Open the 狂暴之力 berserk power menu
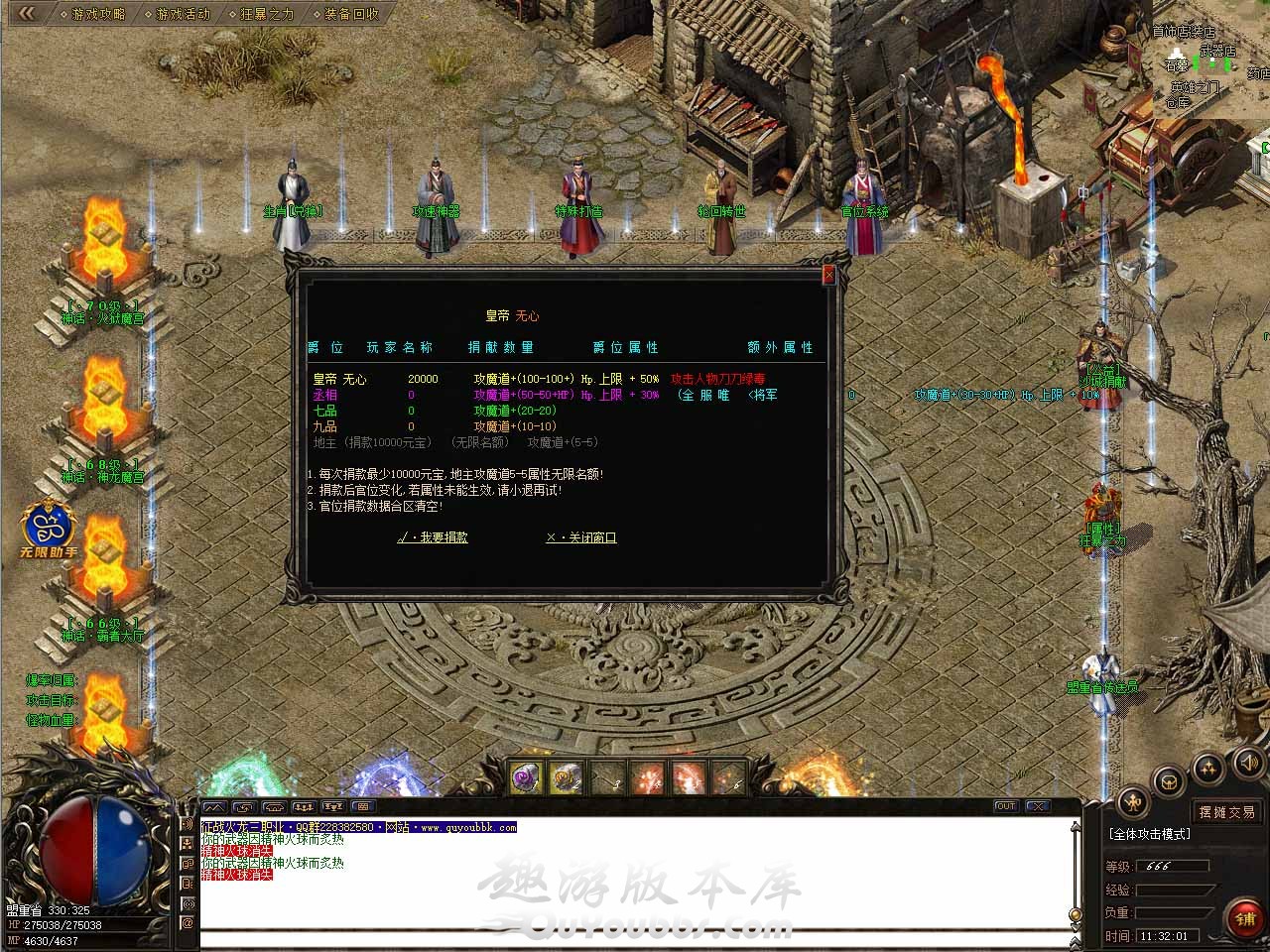Image resolution: width=1270 pixels, height=952 pixels. 267,14
